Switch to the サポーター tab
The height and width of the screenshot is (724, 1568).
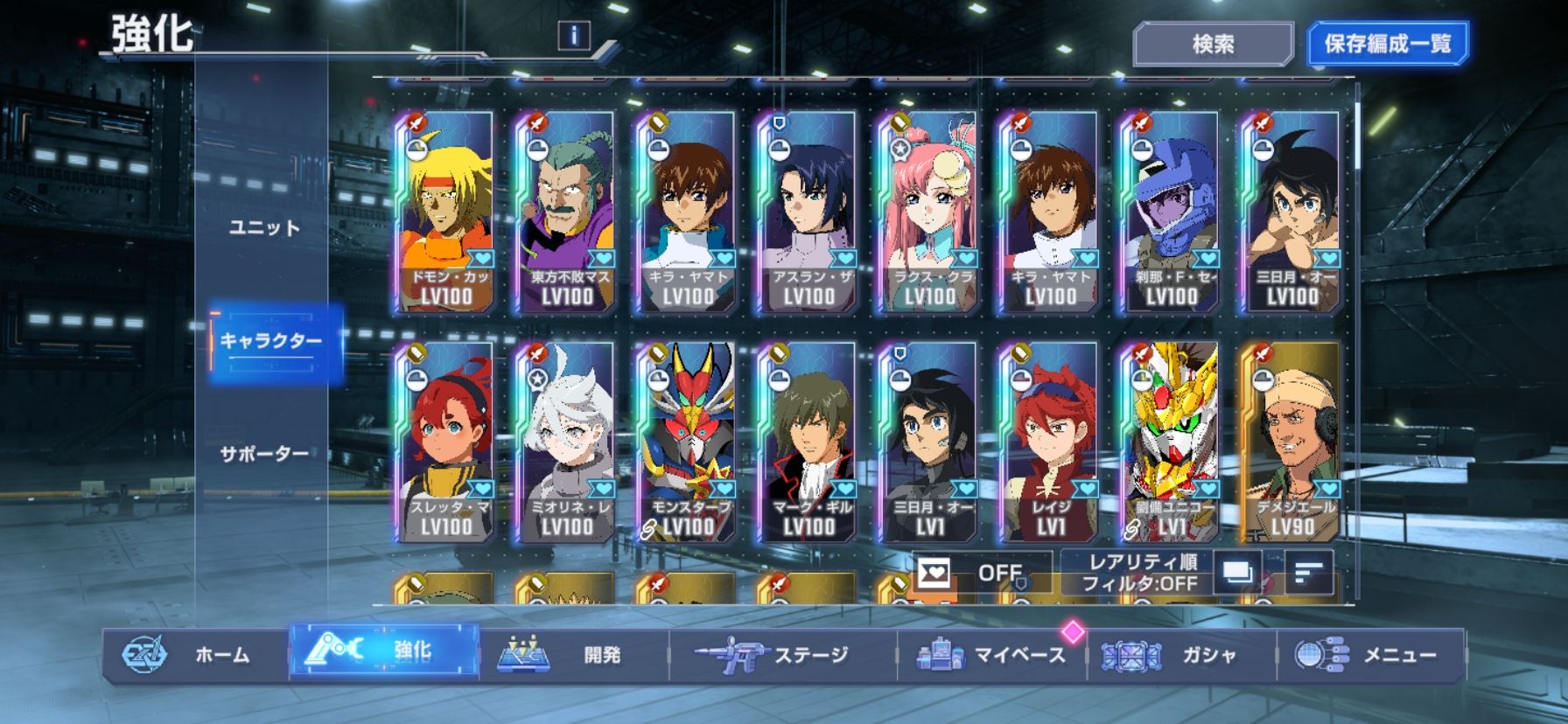264,454
